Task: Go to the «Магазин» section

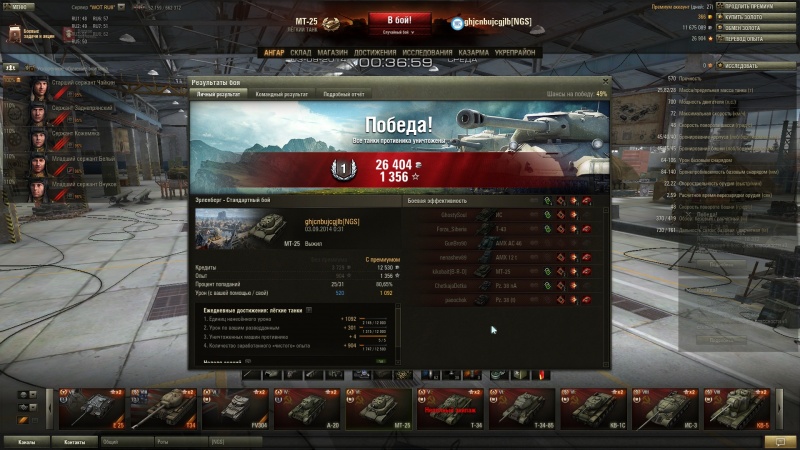Action: coord(333,52)
